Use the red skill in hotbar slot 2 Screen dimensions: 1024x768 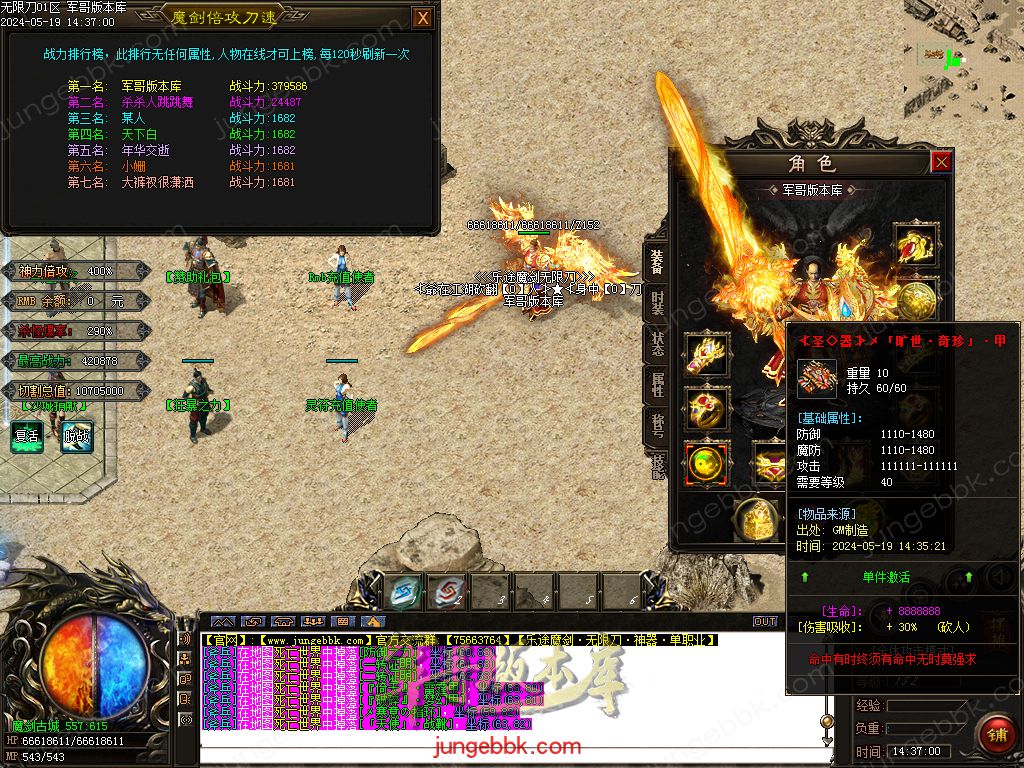[447, 591]
